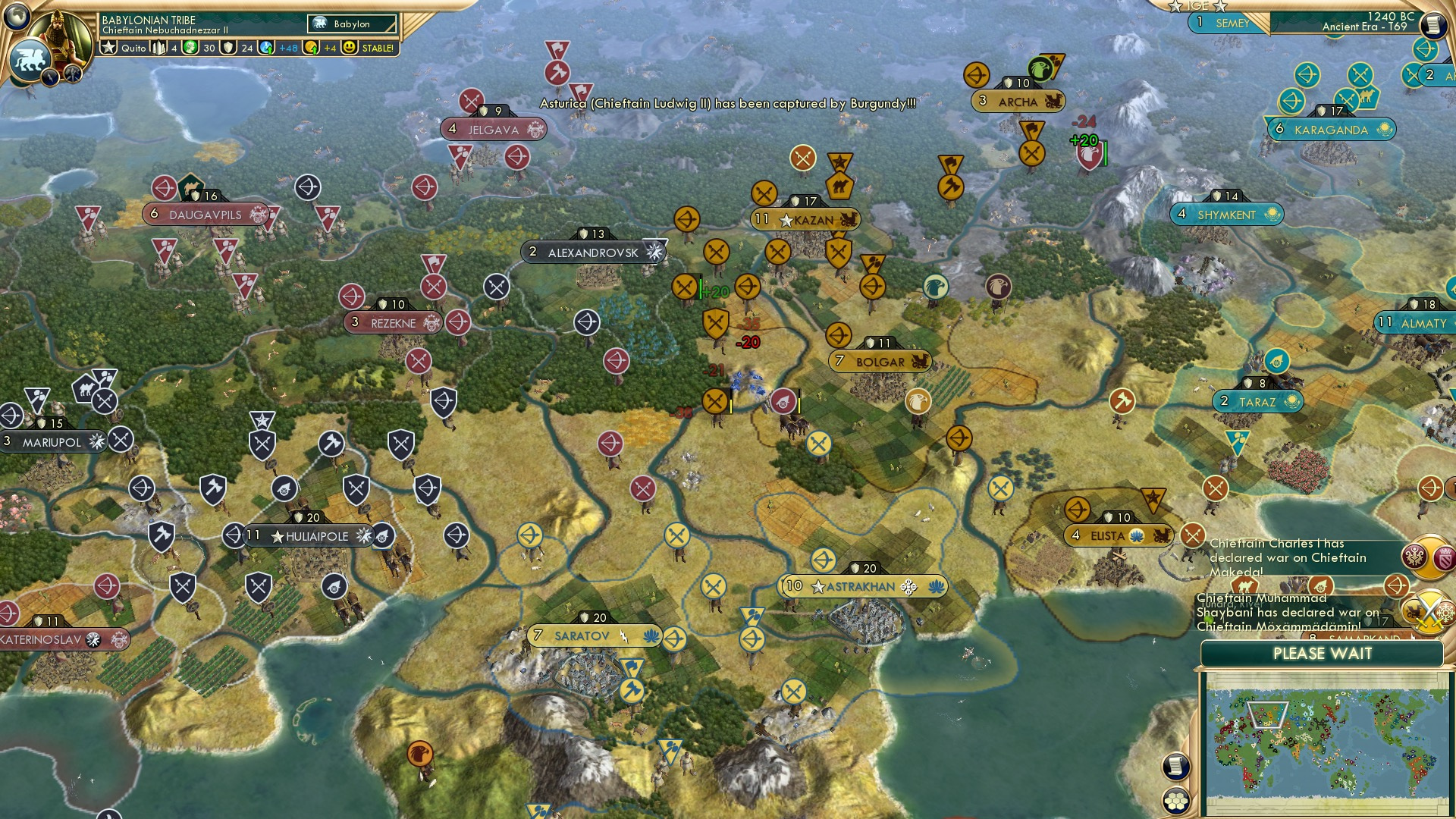Toggle the hex grid overlay button

click(x=1178, y=801)
